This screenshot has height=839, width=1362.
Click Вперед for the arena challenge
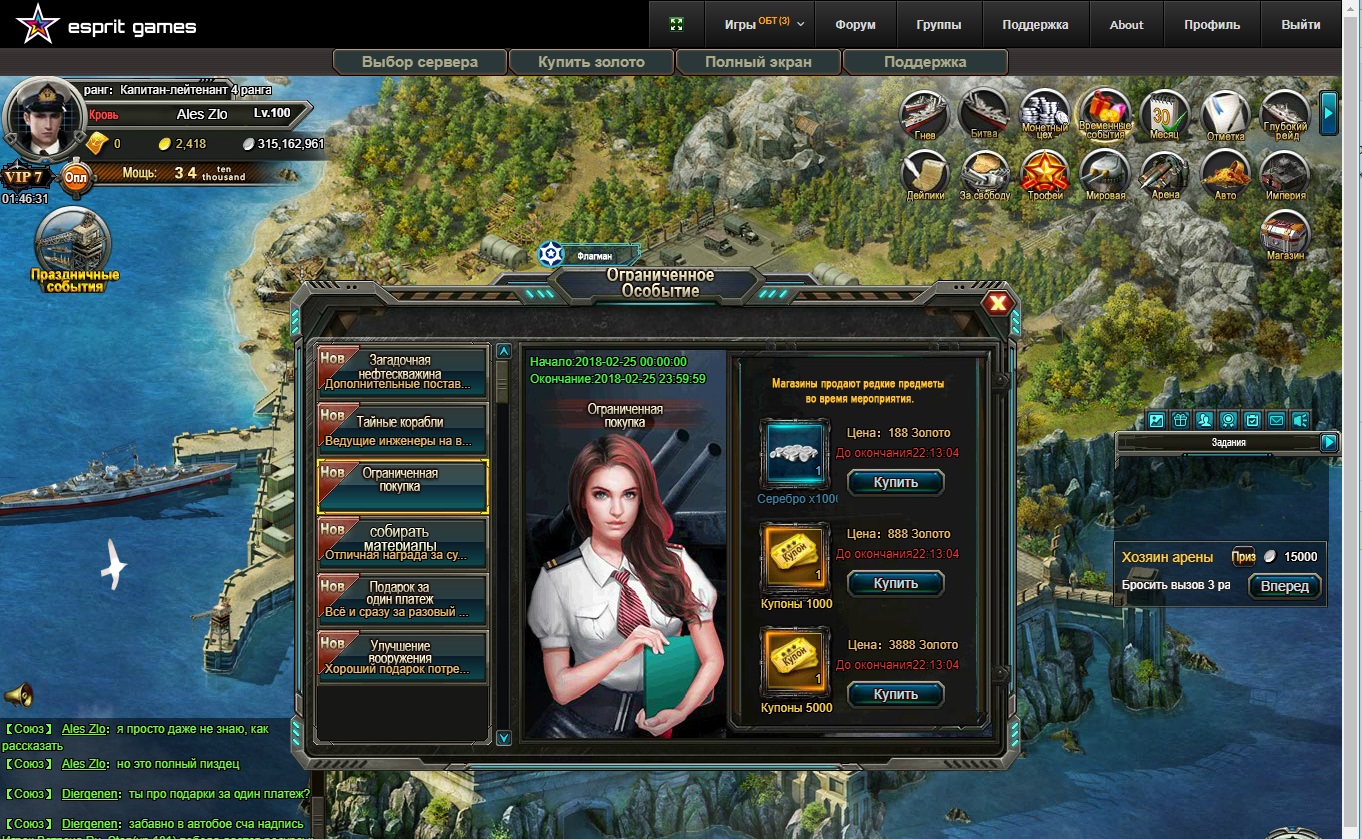click(x=1284, y=587)
